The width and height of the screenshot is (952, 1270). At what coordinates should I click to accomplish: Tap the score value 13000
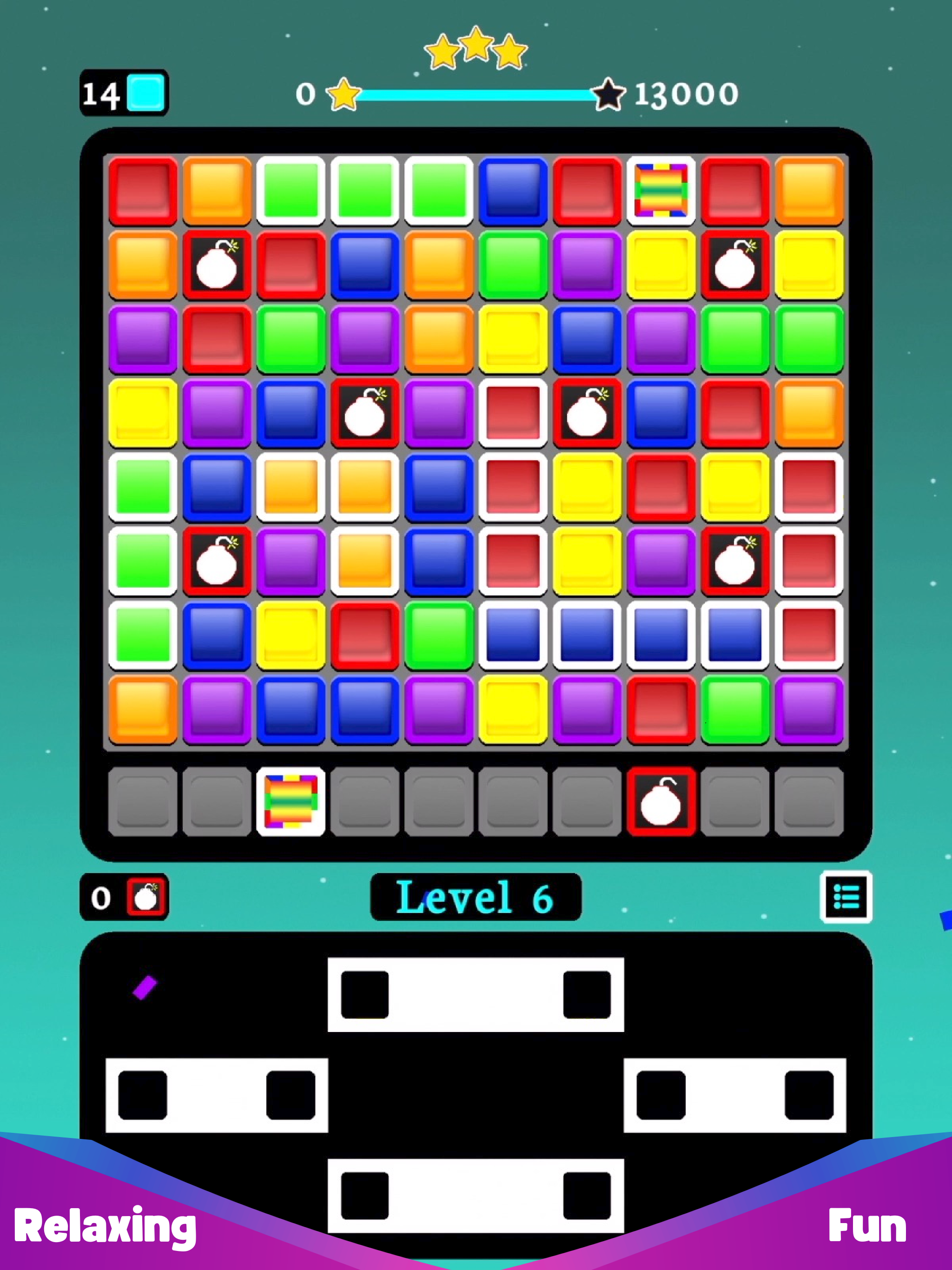pos(687,93)
